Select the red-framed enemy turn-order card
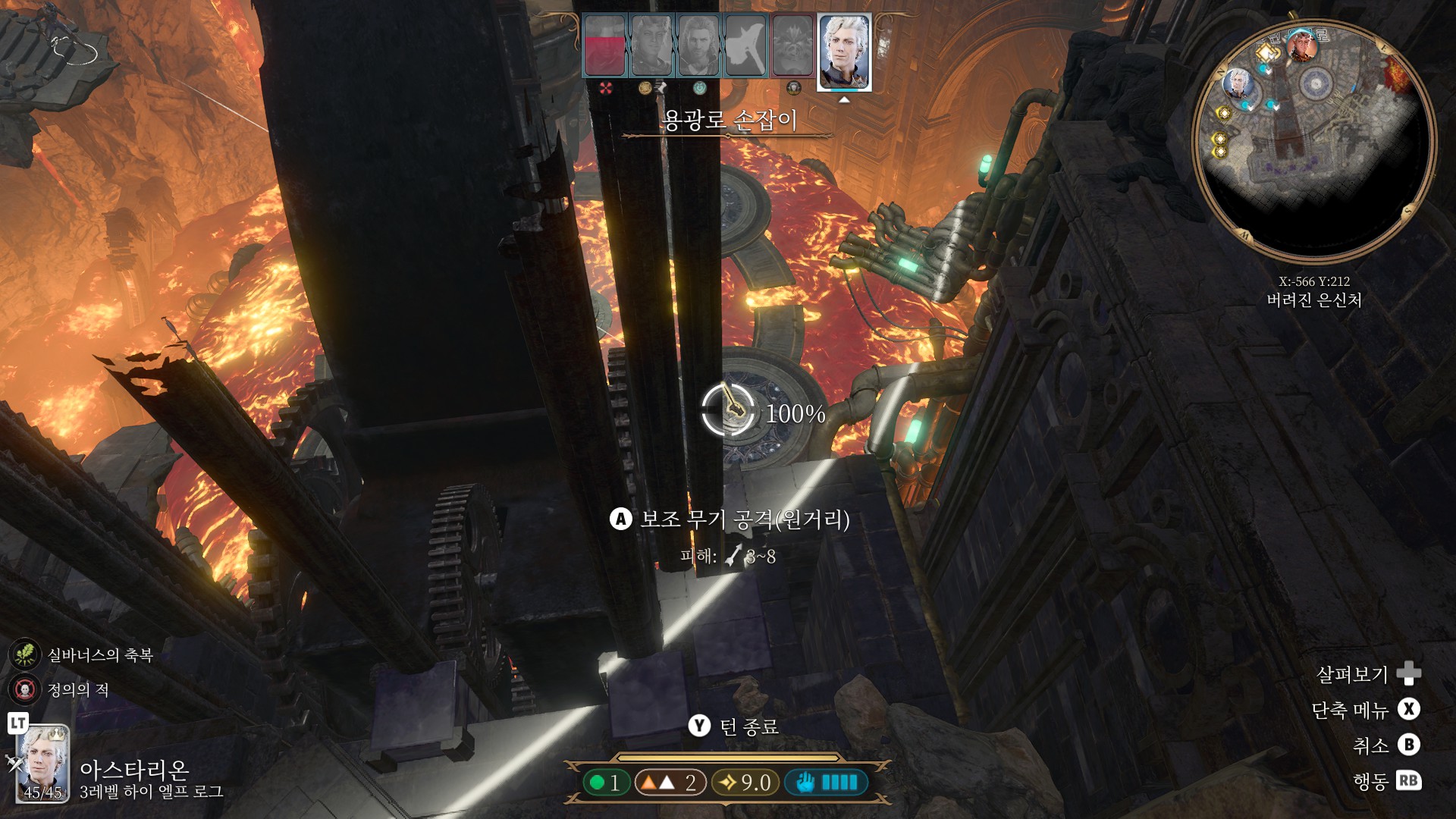 pyautogui.click(x=792, y=47)
